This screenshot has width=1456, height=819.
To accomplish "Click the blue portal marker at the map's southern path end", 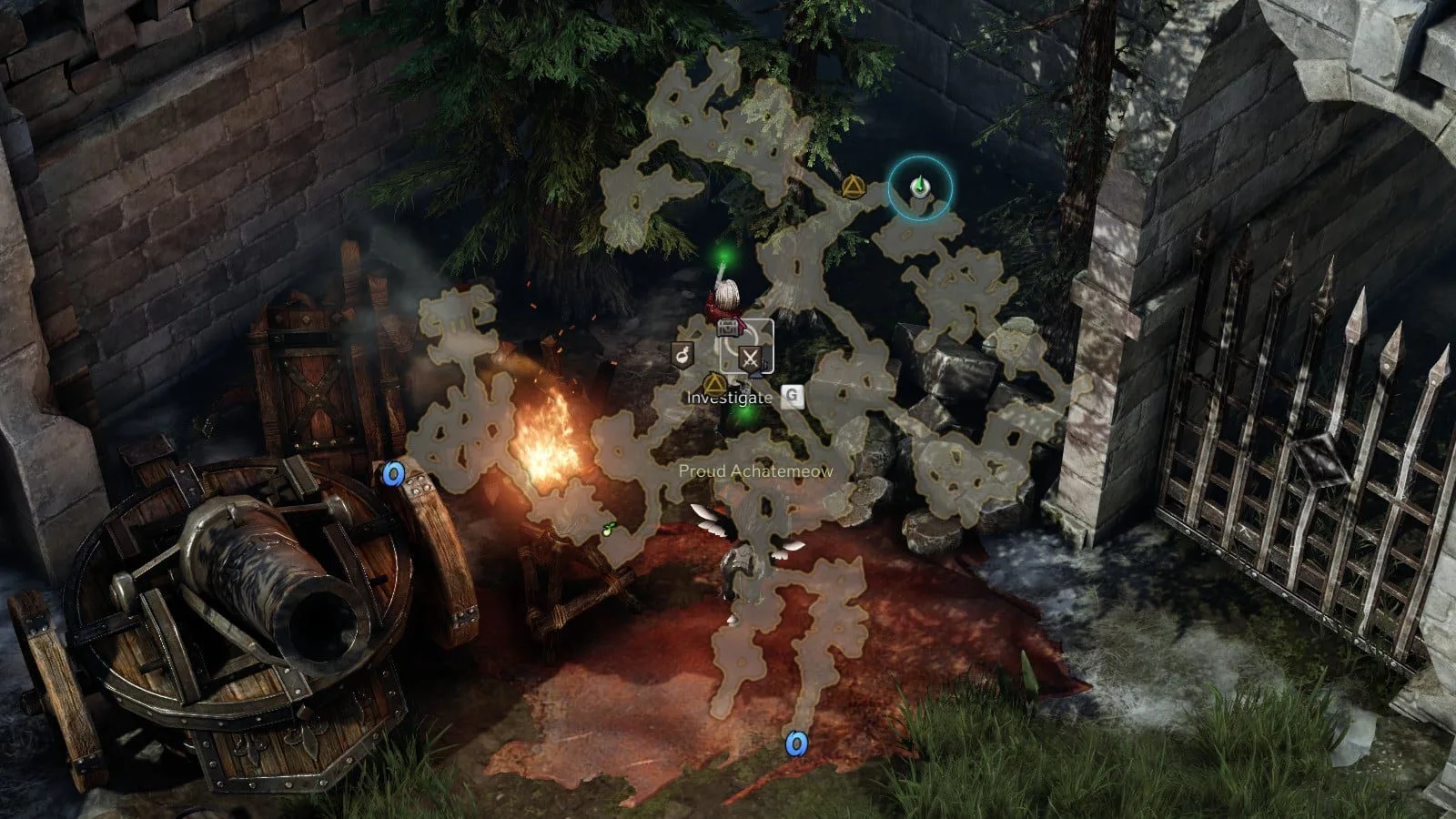I will [x=796, y=744].
